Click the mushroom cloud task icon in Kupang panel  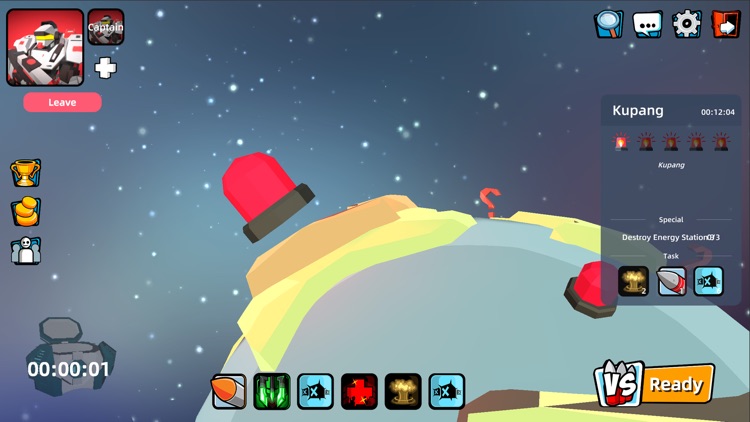[633, 282]
